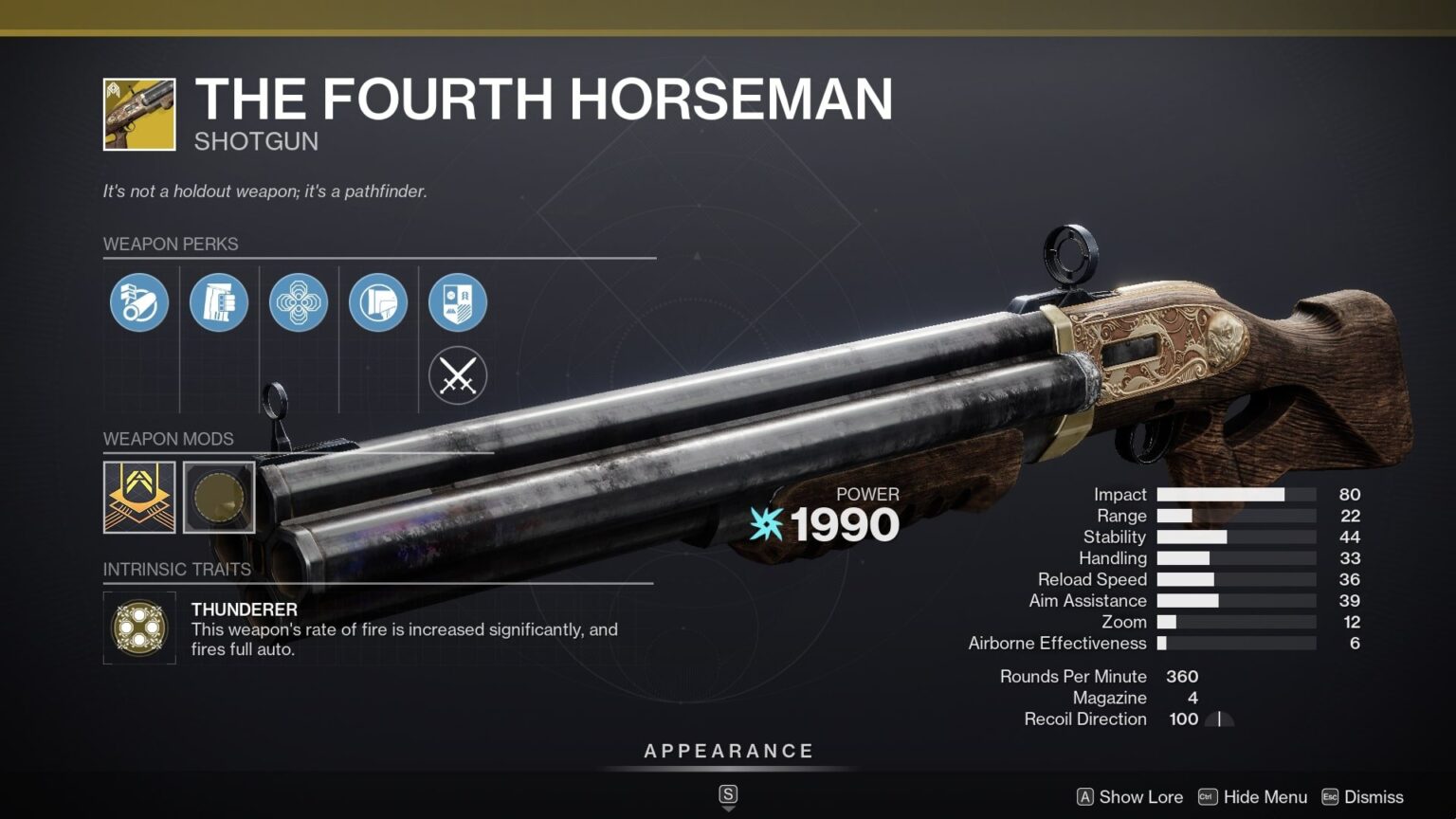Expand the Appearance section
Screen dimensions: 1456x819
(x=728, y=750)
